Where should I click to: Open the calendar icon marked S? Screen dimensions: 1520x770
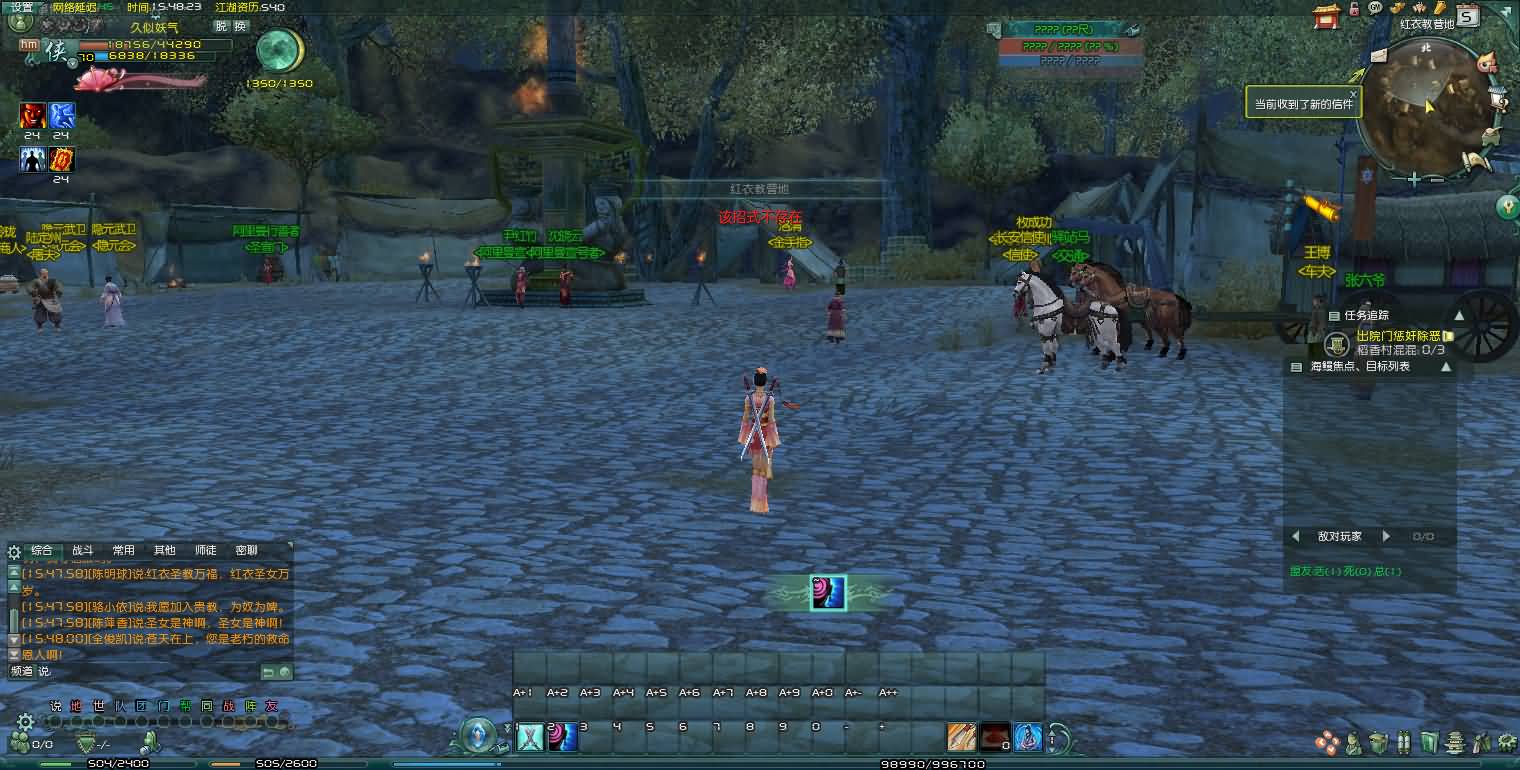(1467, 15)
